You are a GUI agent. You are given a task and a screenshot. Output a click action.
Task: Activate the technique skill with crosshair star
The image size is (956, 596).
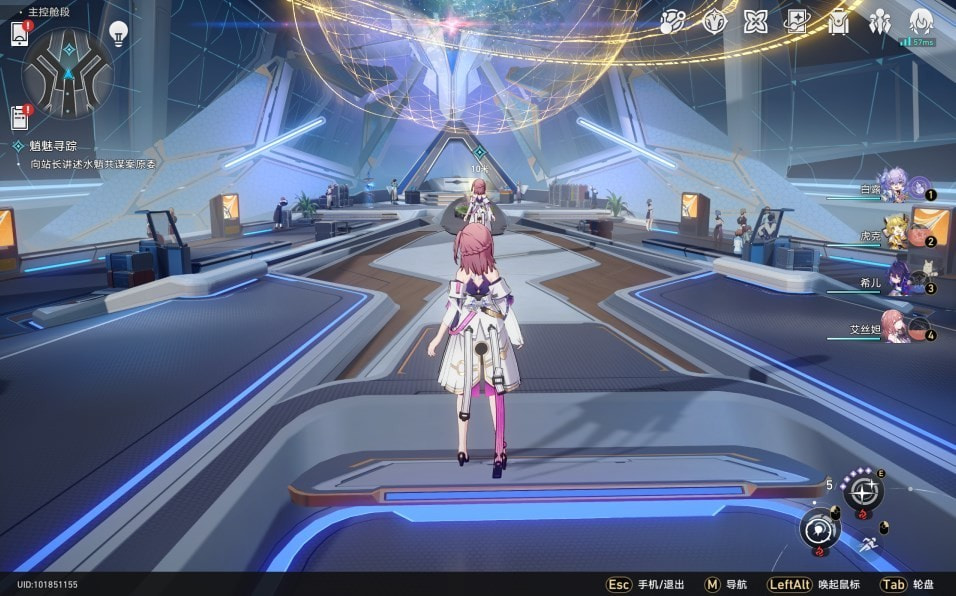(x=863, y=491)
